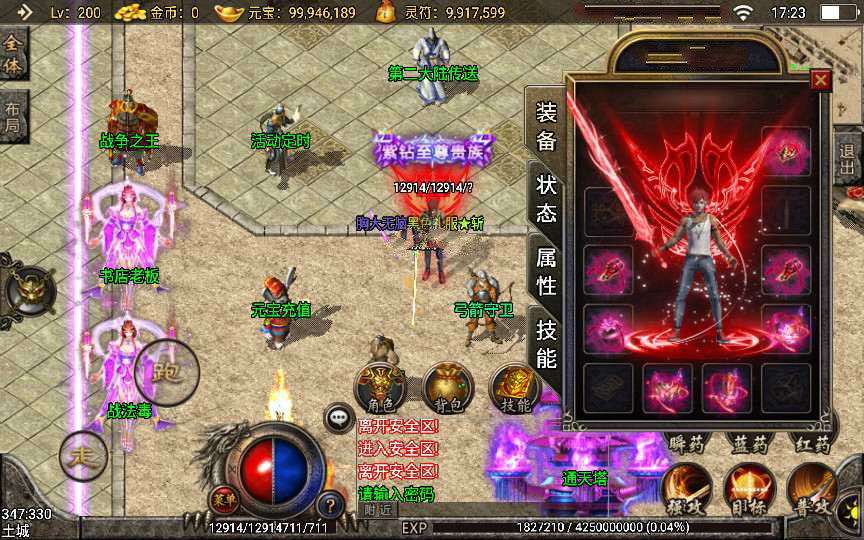Tap the 走 walk button
864x540 pixels.
(82, 457)
